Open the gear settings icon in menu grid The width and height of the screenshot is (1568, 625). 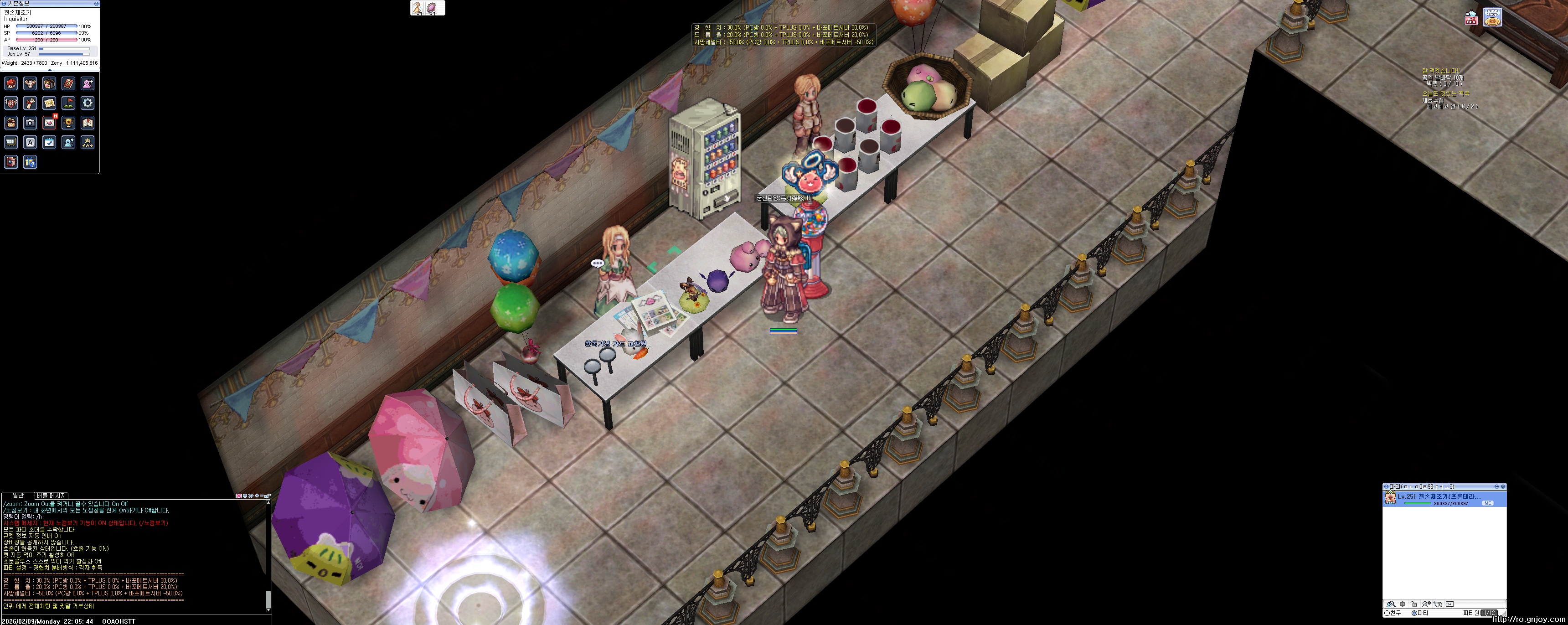[x=88, y=103]
